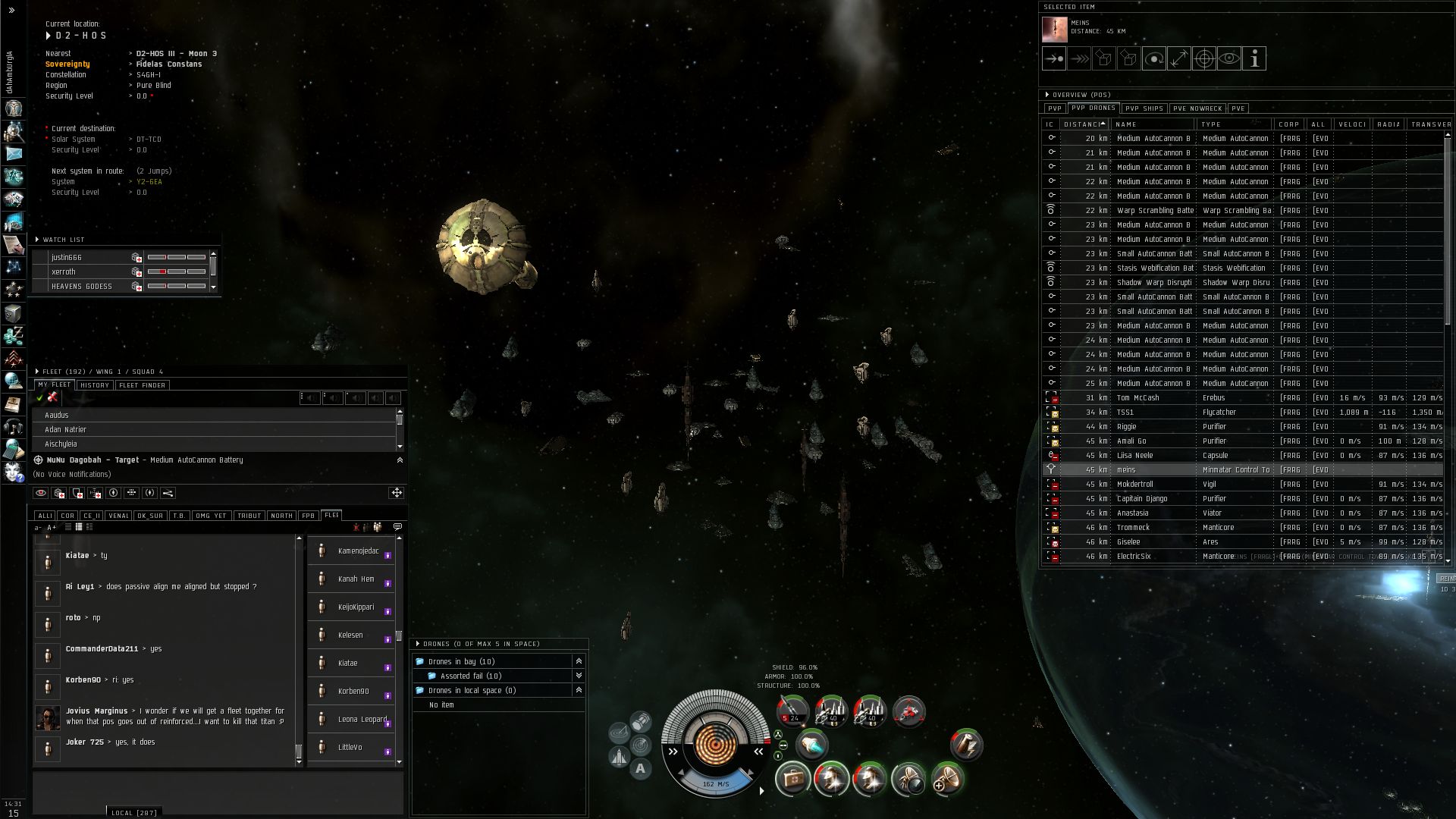Toggle the autopilot A button

click(x=640, y=769)
